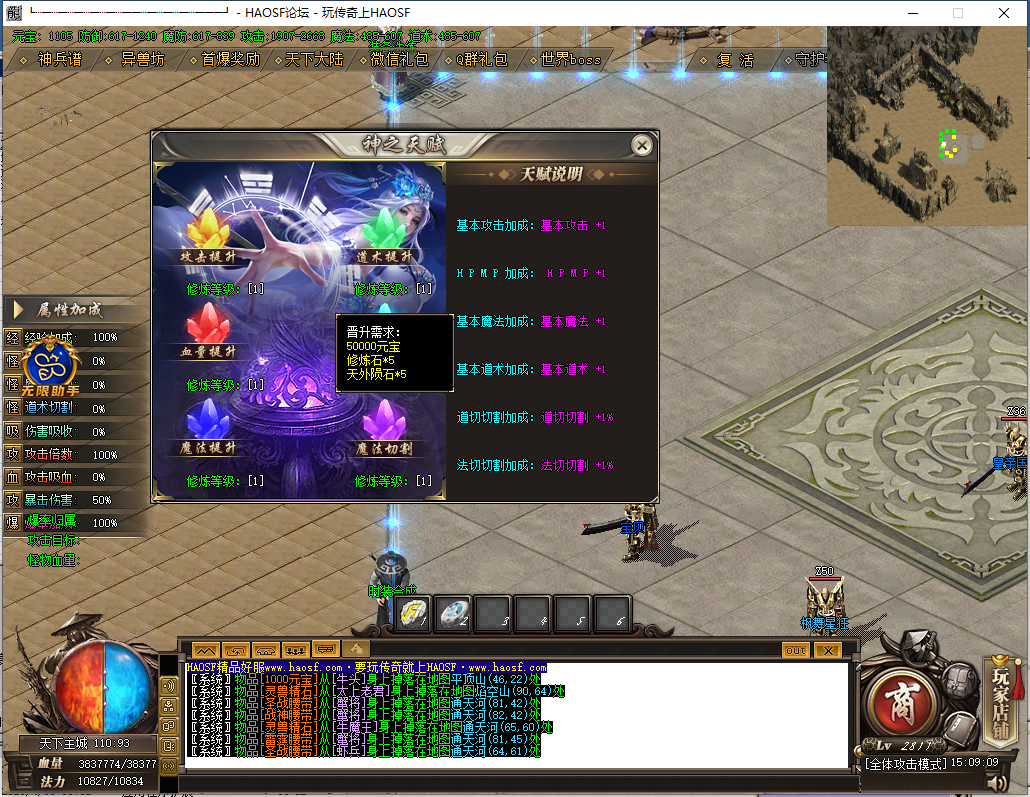Screen dimensions: 1030x797
Task: Open the 玩家店铺 player shop
Action: (x=1001, y=688)
